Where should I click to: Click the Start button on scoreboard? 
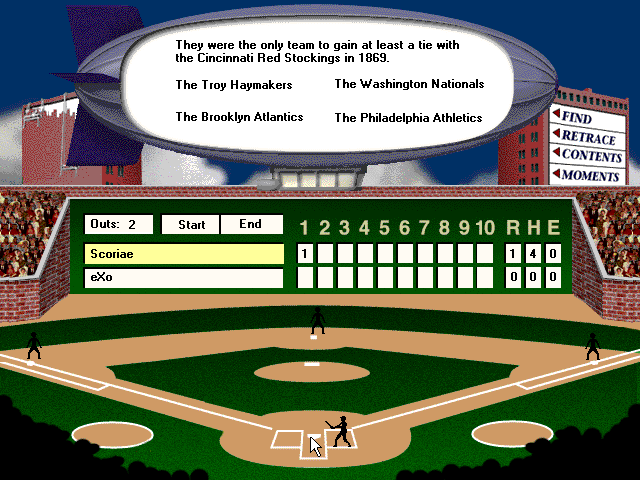click(x=191, y=225)
